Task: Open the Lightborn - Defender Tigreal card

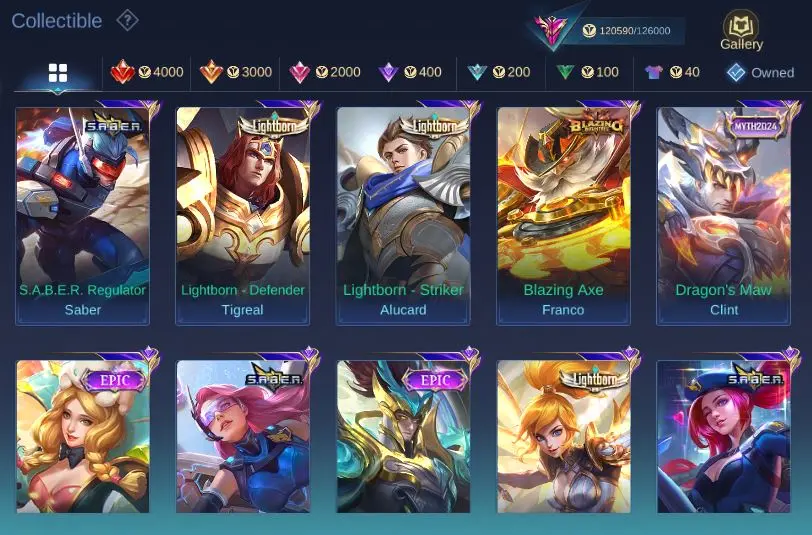Action: point(243,215)
